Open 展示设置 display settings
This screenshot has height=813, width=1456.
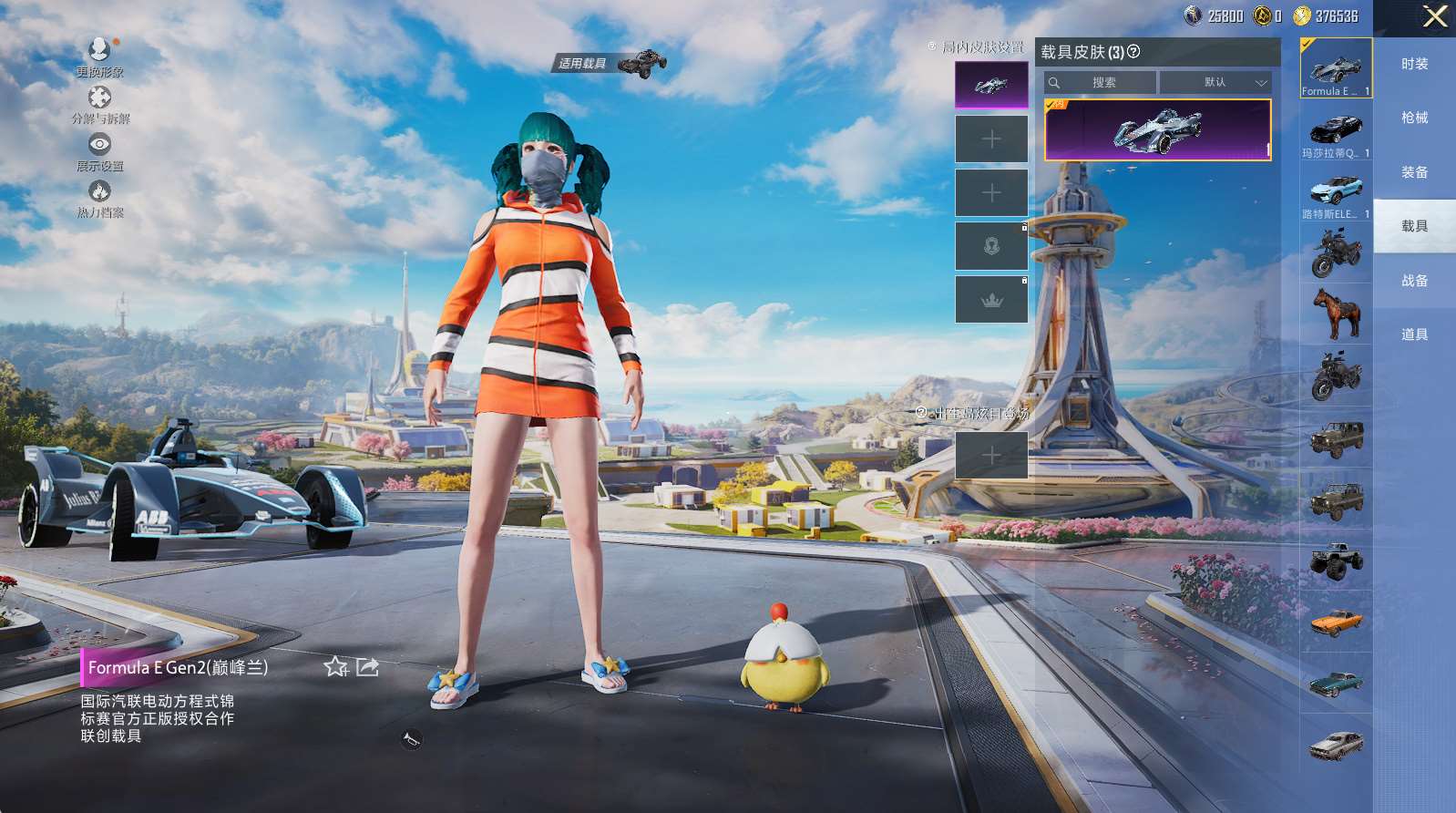(x=99, y=151)
